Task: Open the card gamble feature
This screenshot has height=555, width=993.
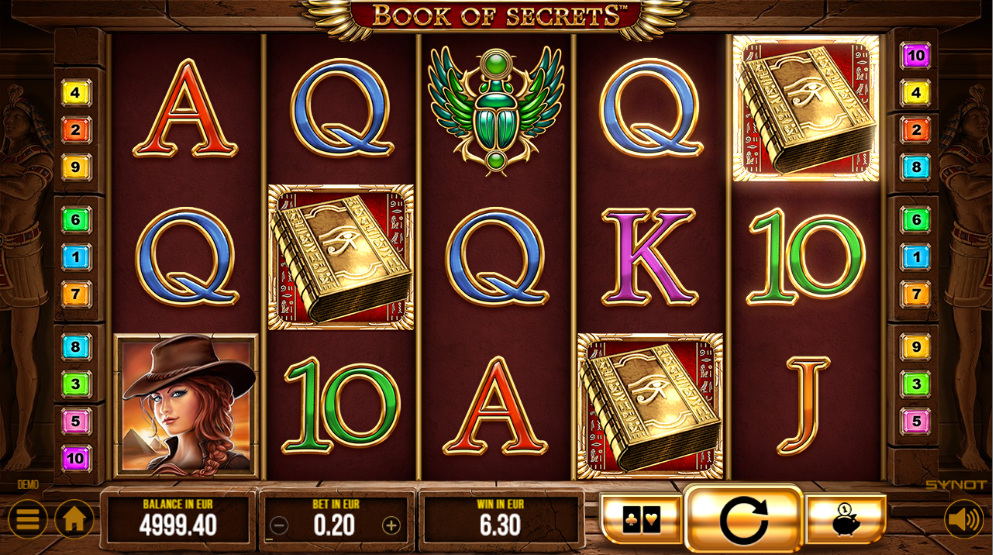Action: [x=640, y=520]
